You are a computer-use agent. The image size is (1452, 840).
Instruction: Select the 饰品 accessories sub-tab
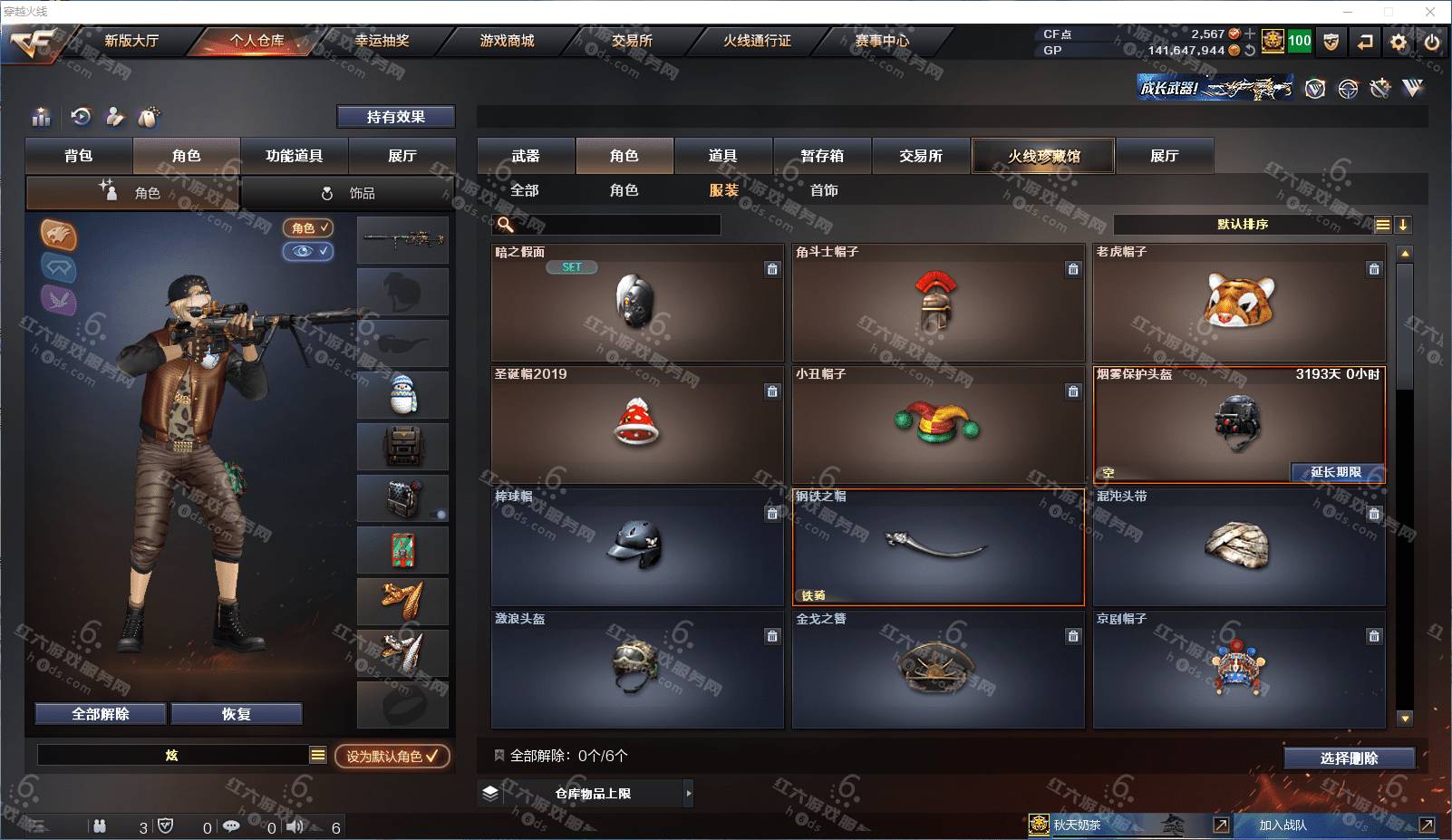pos(348,193)
